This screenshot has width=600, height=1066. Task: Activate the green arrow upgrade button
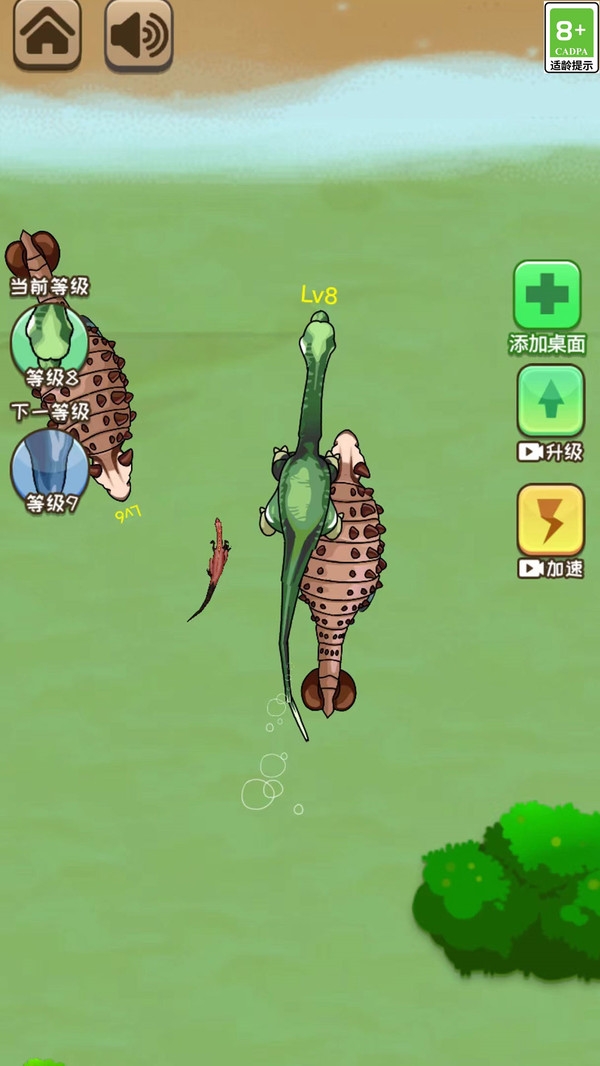tap(550, 401)
